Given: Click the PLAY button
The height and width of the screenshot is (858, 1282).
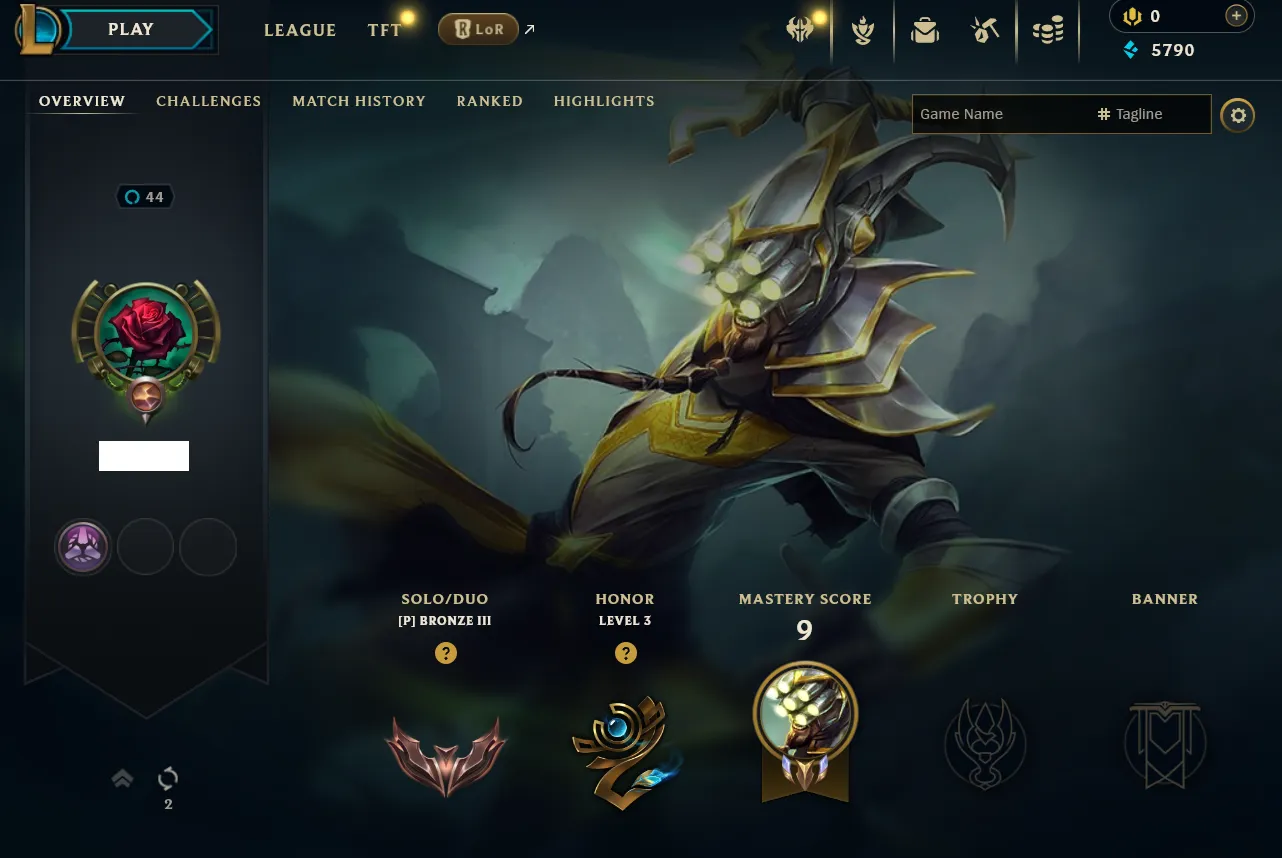Looking at the screenshot, I should point(130,29).
